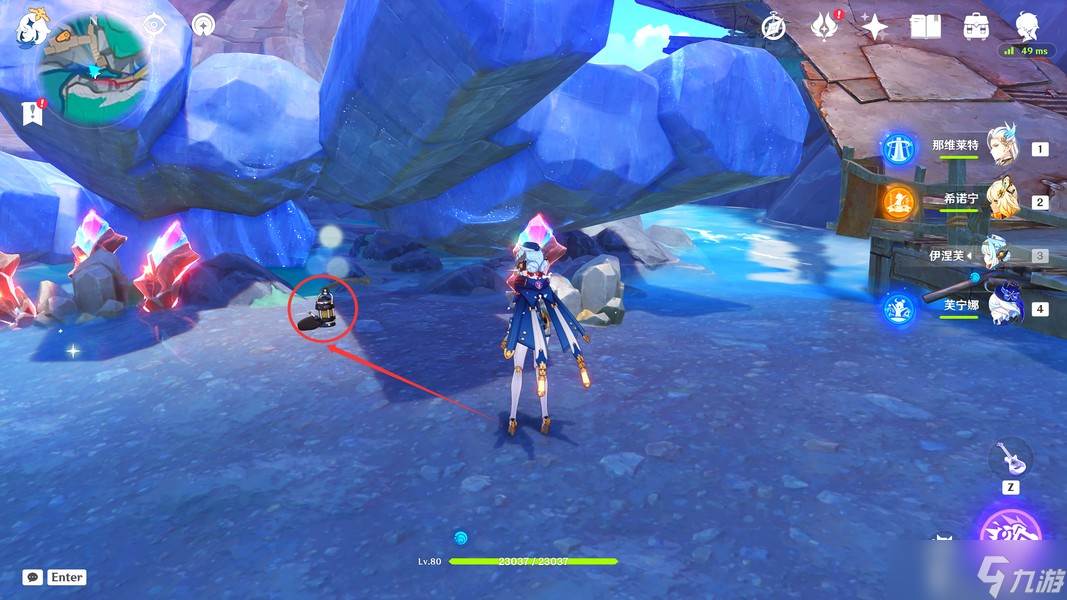
Task: Switch to party member 希诺宁
Action: 1001,200
